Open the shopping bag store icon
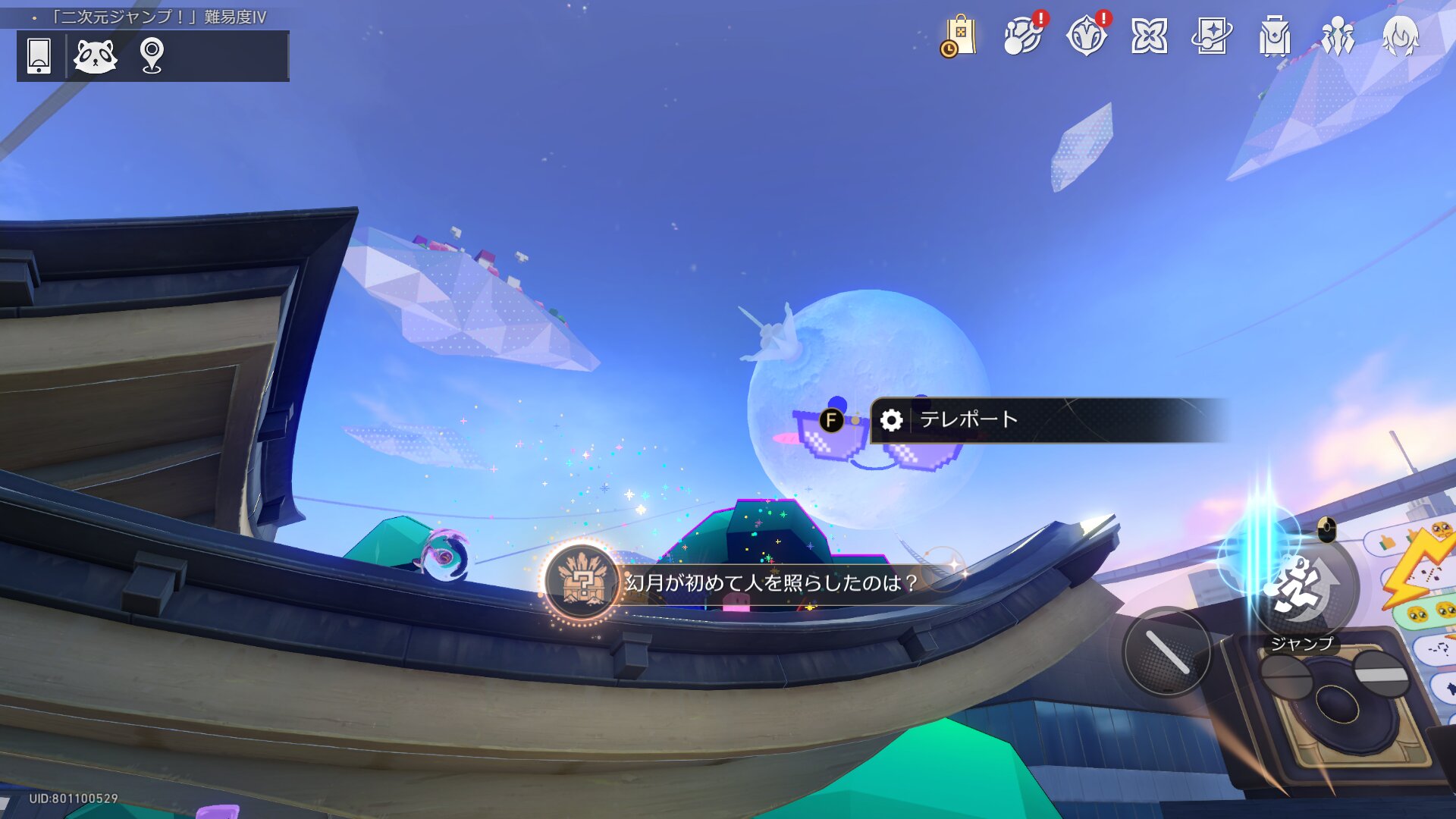This screenshot has width=1456, height=819. pos(959,36)
